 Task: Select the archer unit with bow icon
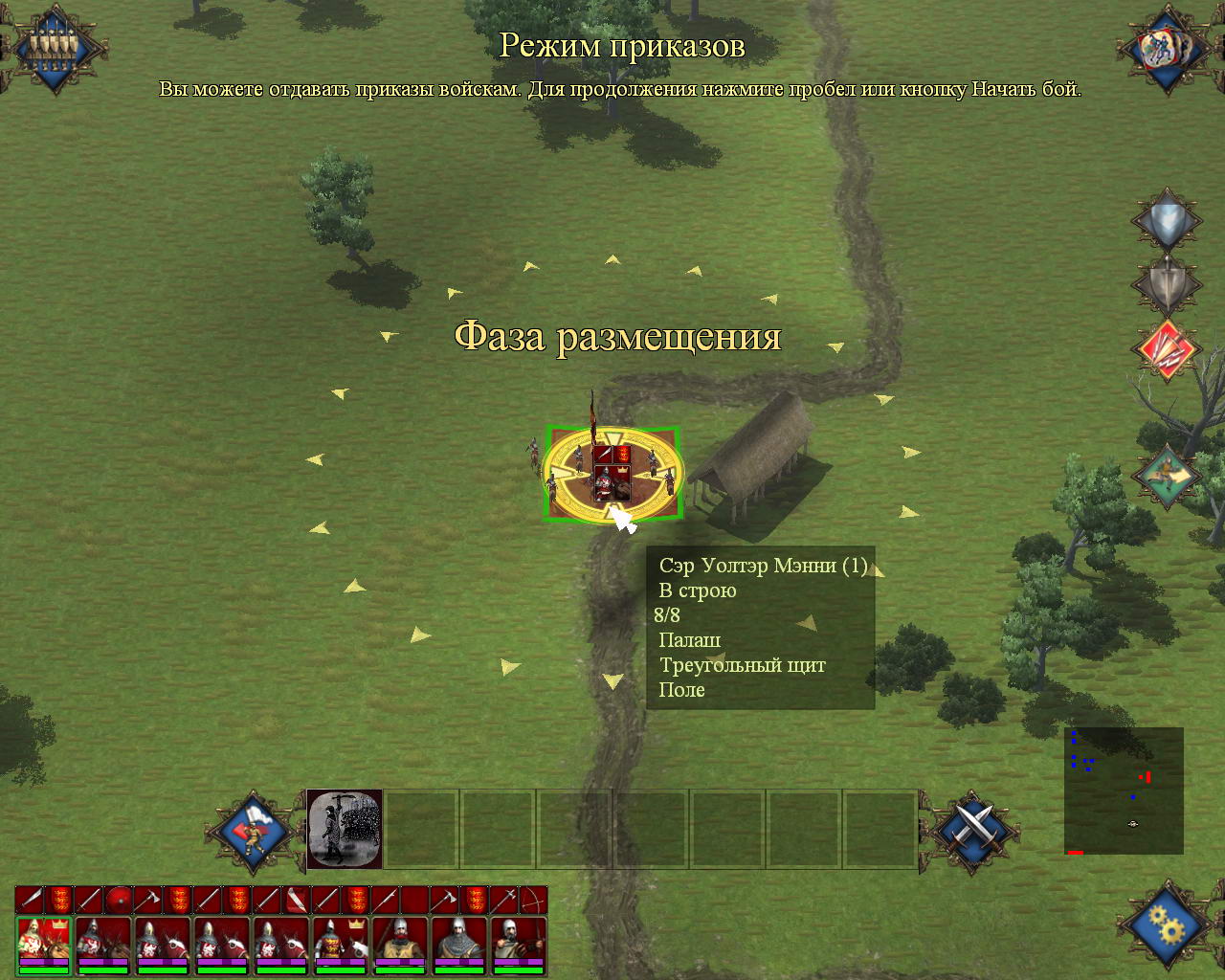pos(519,945)
